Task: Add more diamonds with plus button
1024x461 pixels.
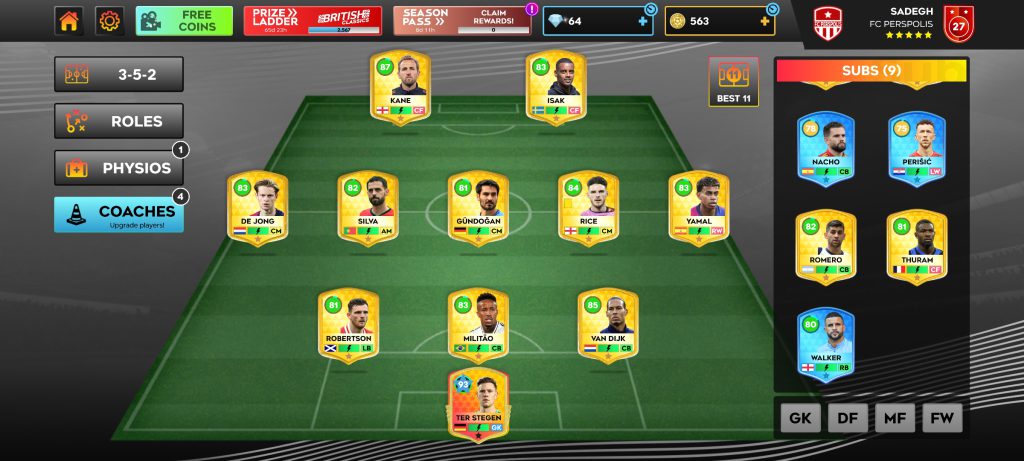Action: 642,21
